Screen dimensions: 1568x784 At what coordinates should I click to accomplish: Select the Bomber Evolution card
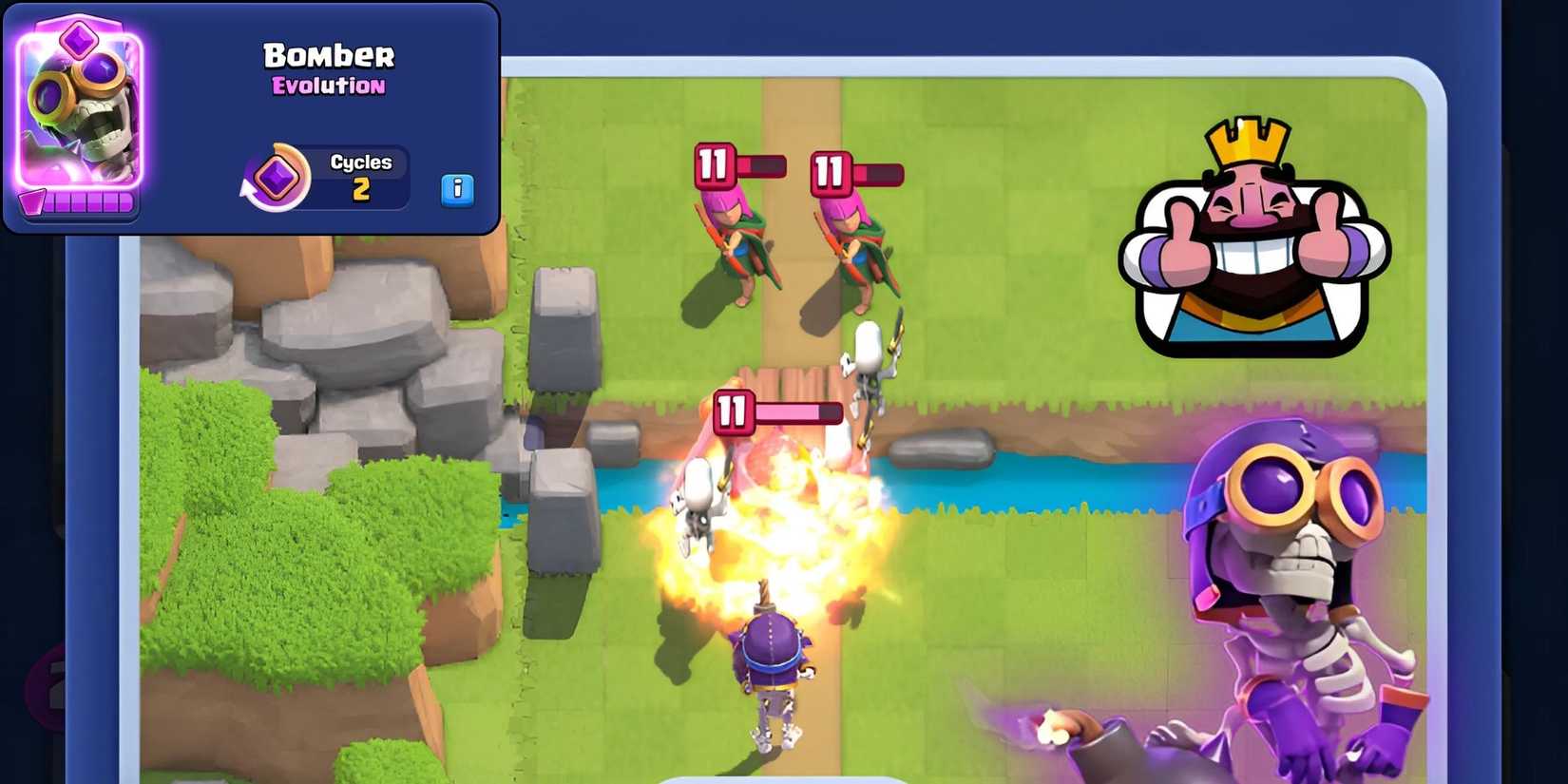[76, 114]
